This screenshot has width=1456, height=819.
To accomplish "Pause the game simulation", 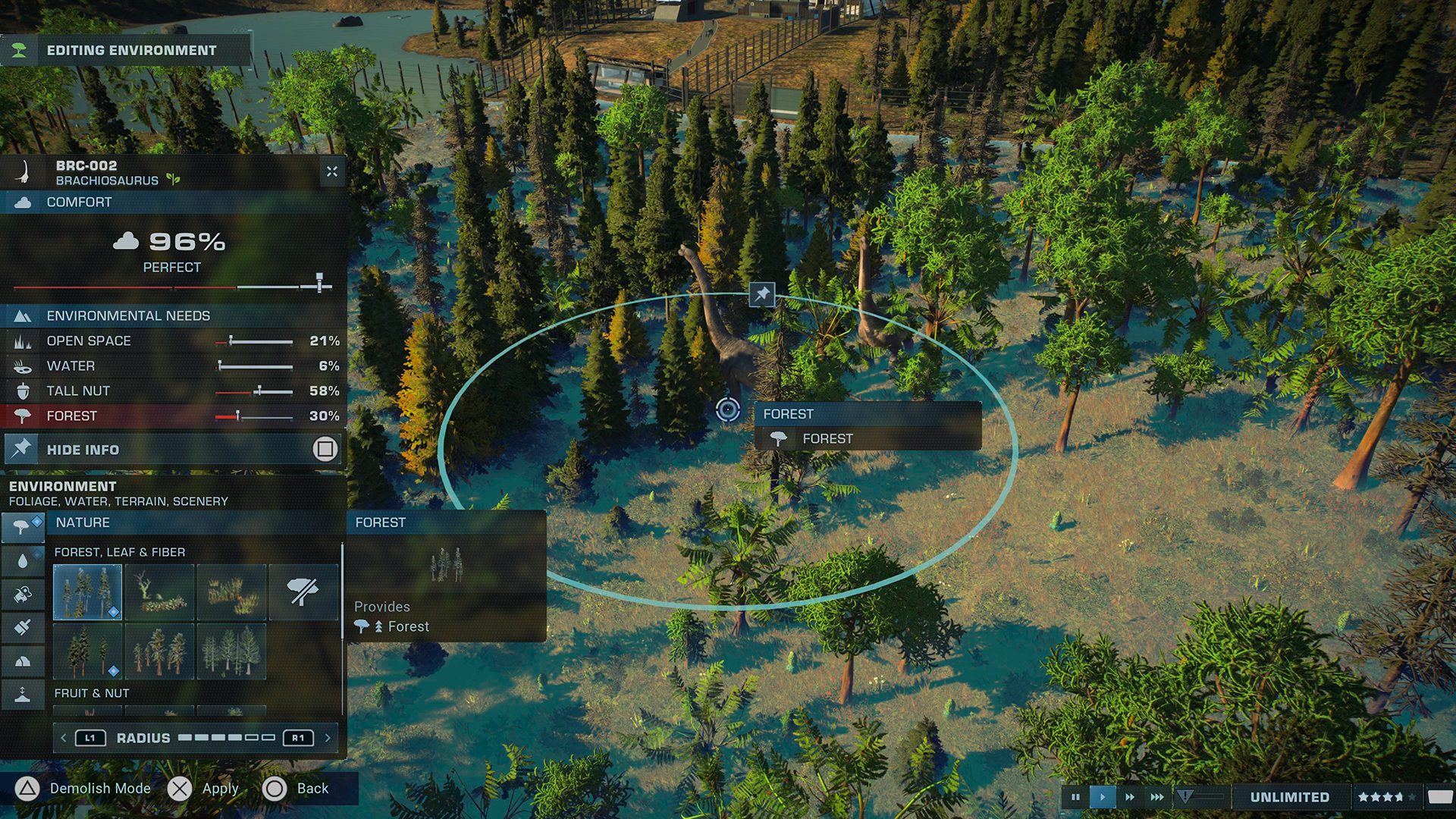I will (1077, 796).
